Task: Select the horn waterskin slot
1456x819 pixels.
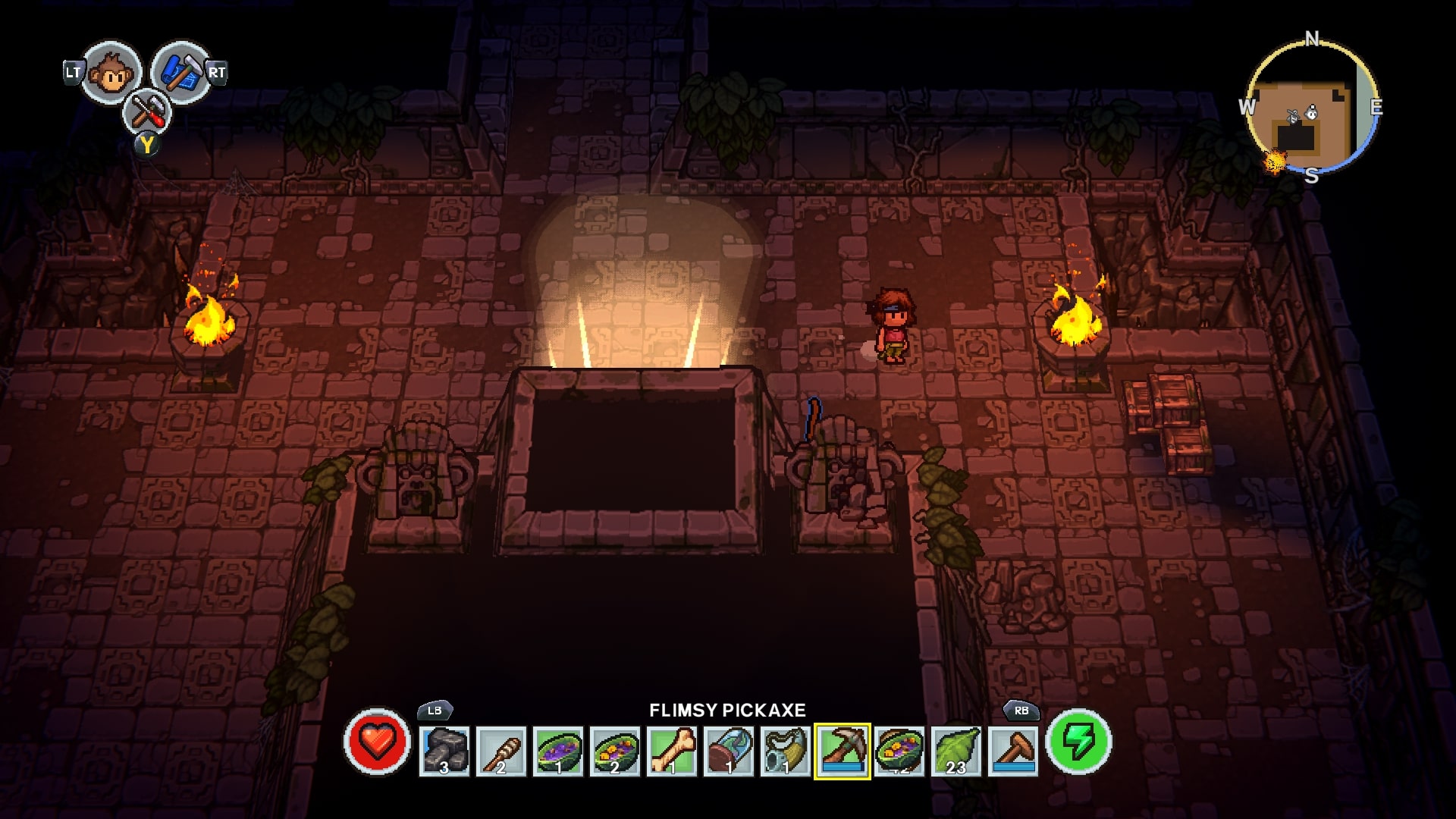Action: point(786,751)
